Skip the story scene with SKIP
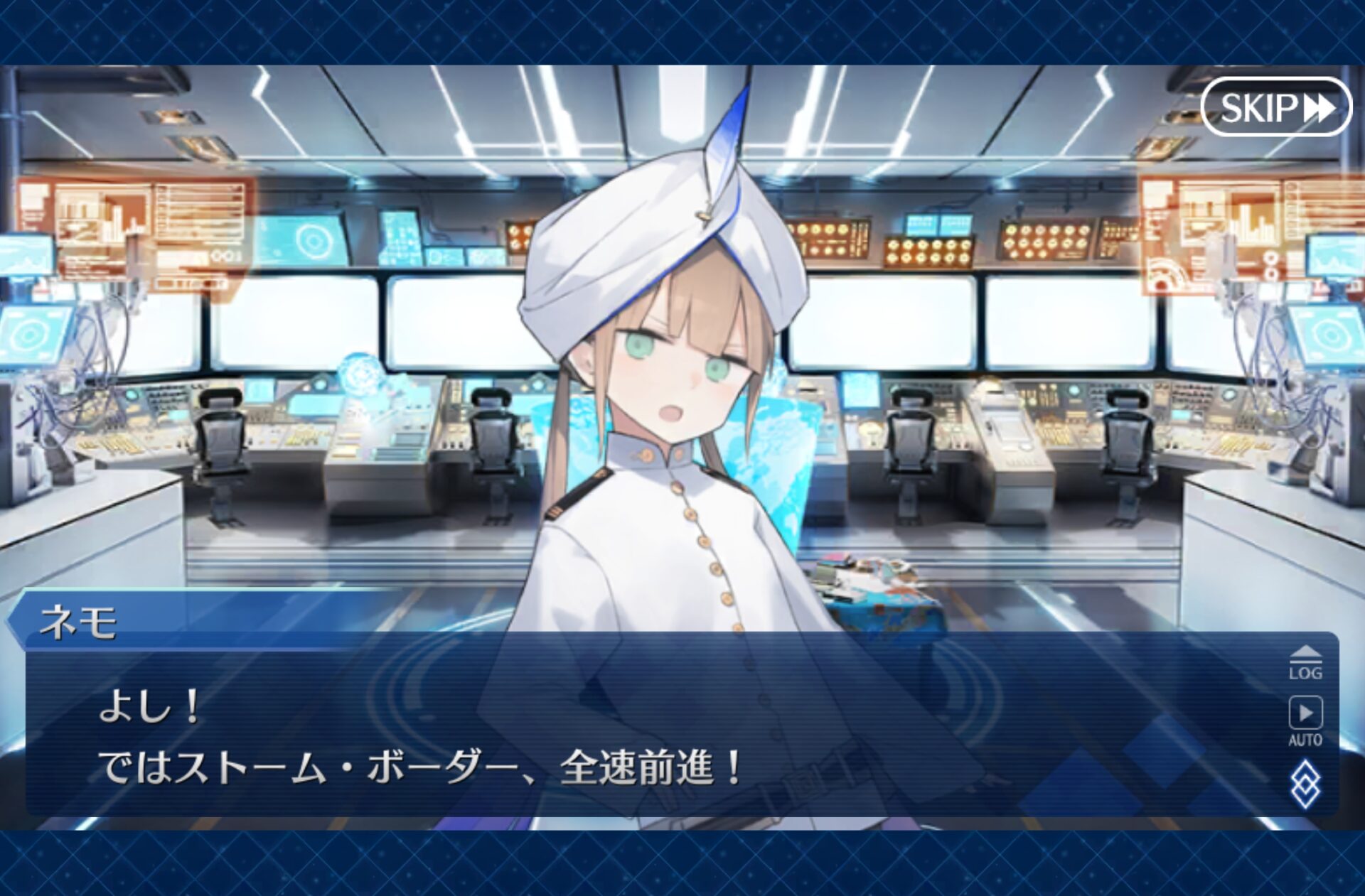1365x896 pixels. tap(1275, 107)
